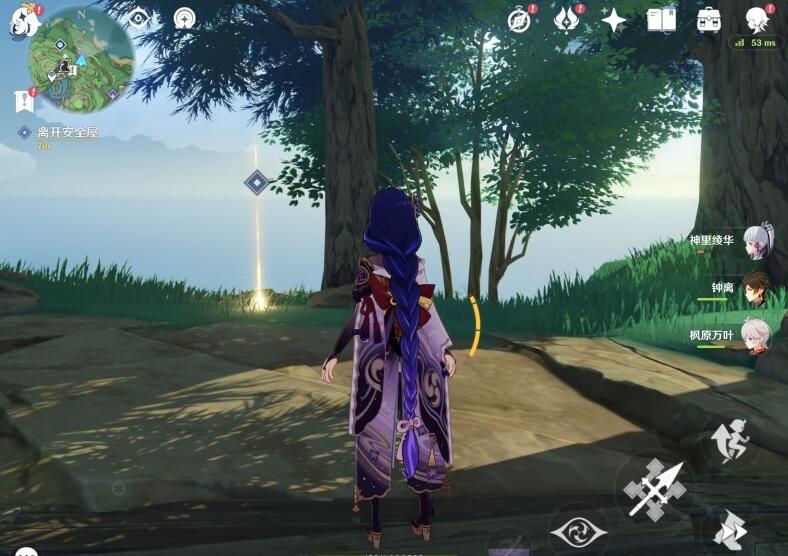Open the adventurer handbook book icon

click(661, 20)
